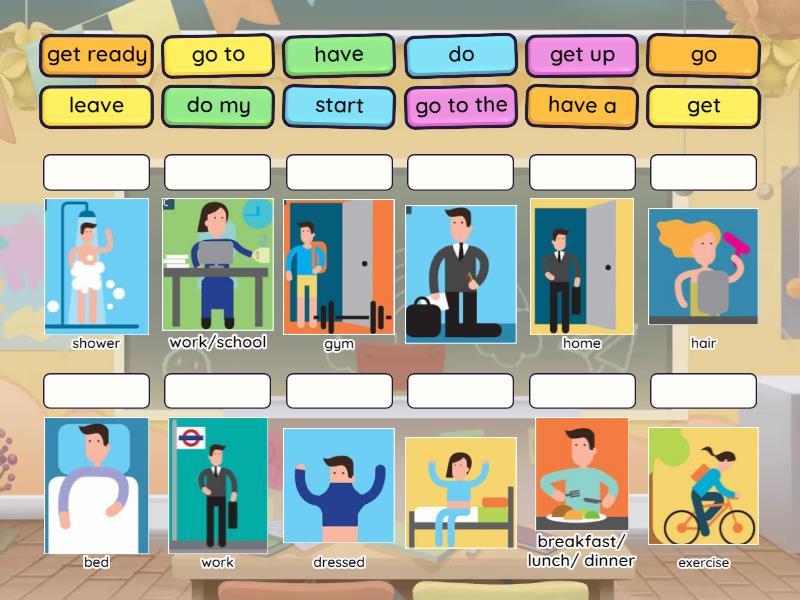The height and width of the screenshot is (600, 800).
Task: Select the answer box above the gym picture
Action: tap(339, 172)
